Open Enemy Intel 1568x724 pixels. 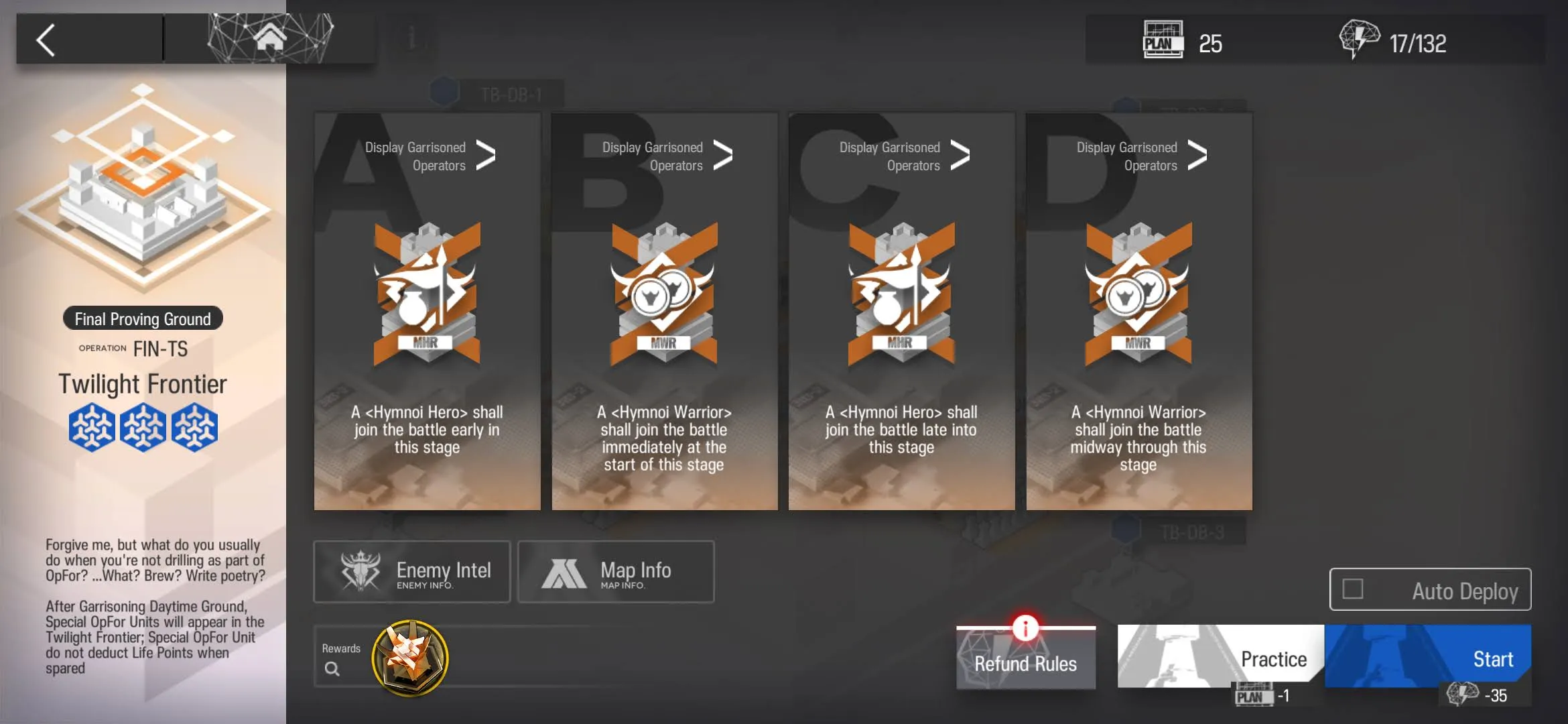(x=412, y=572)
